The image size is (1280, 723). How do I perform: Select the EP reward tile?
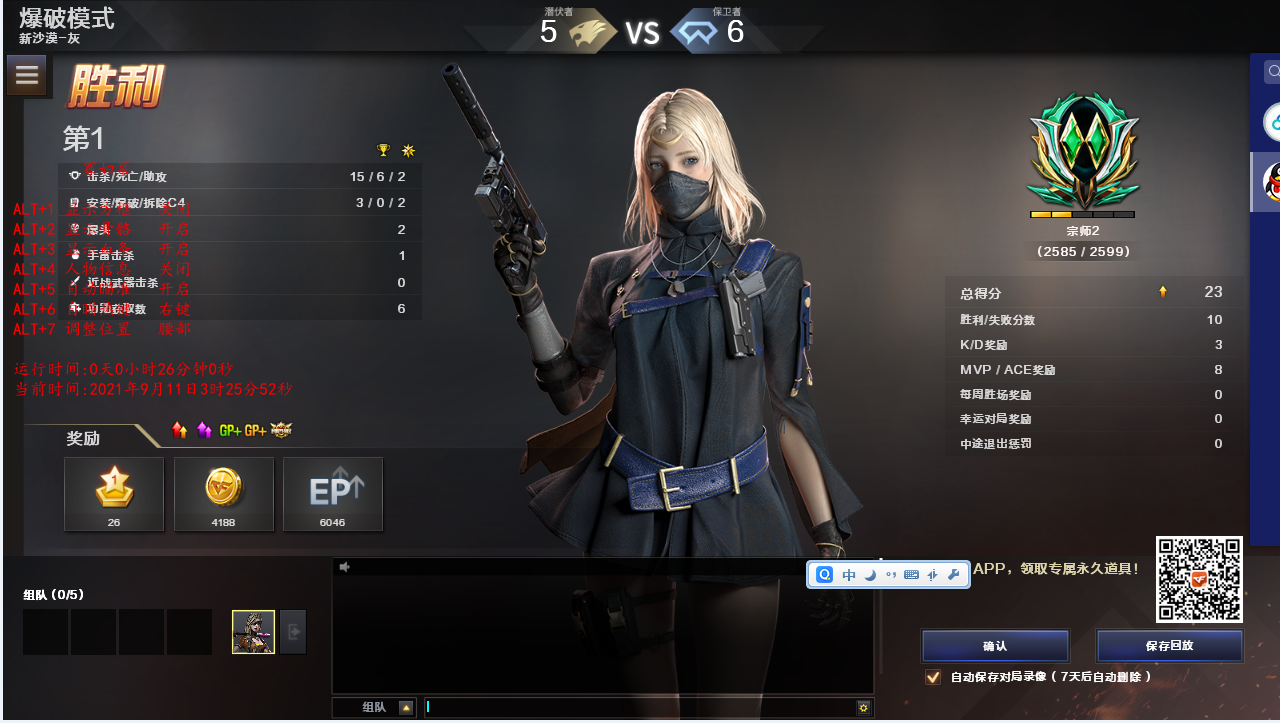(x=332, y=494)
